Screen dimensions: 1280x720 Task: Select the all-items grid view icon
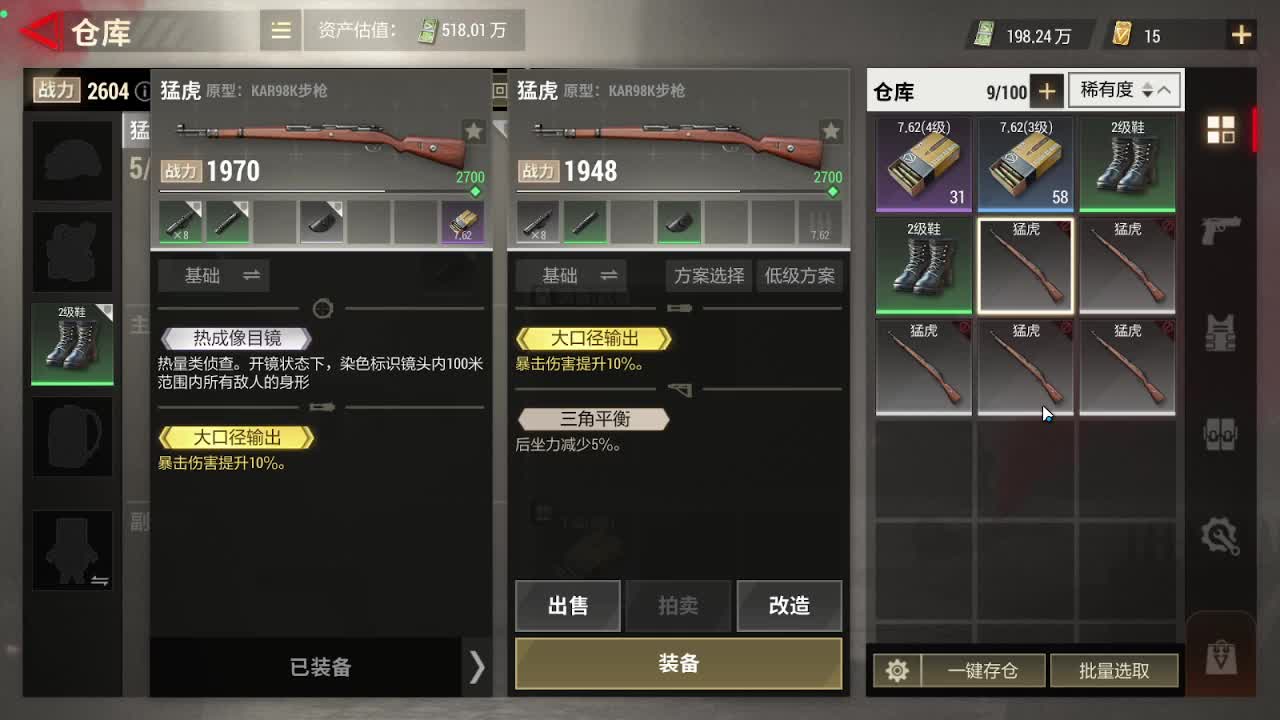[1220, 130]
